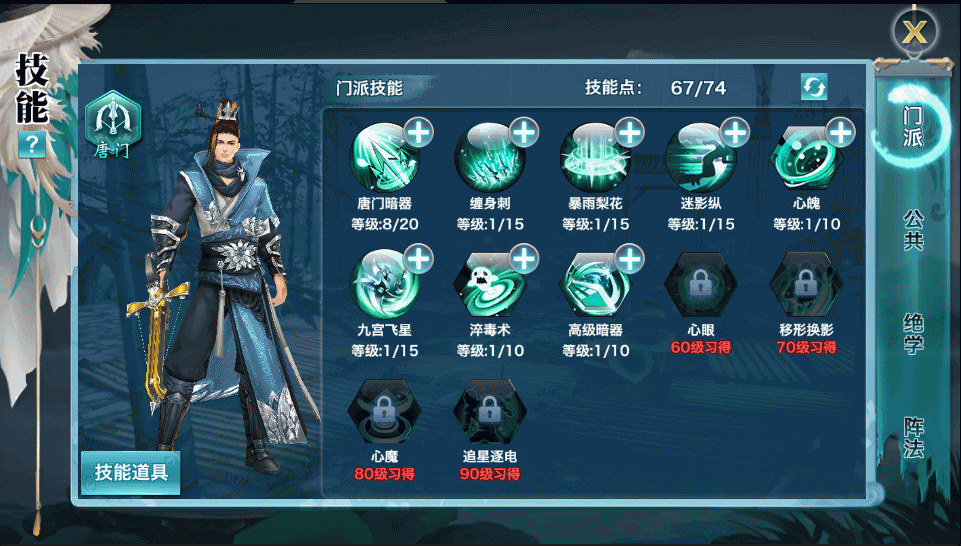Image resolution: width=961 pixels, height=546 pixels.
Task: Select the 迷影纵 skill icon
Action: point(699,159)
